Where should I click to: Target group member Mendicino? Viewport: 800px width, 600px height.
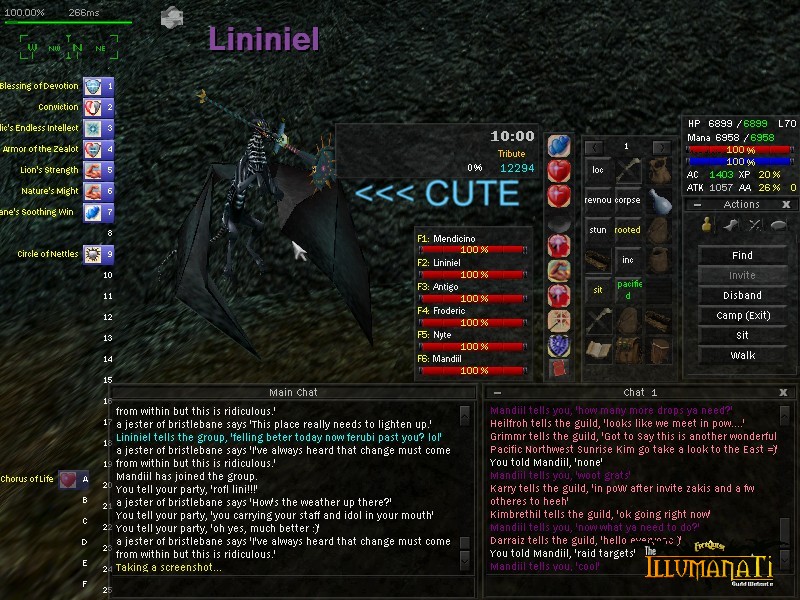point(472,244)
